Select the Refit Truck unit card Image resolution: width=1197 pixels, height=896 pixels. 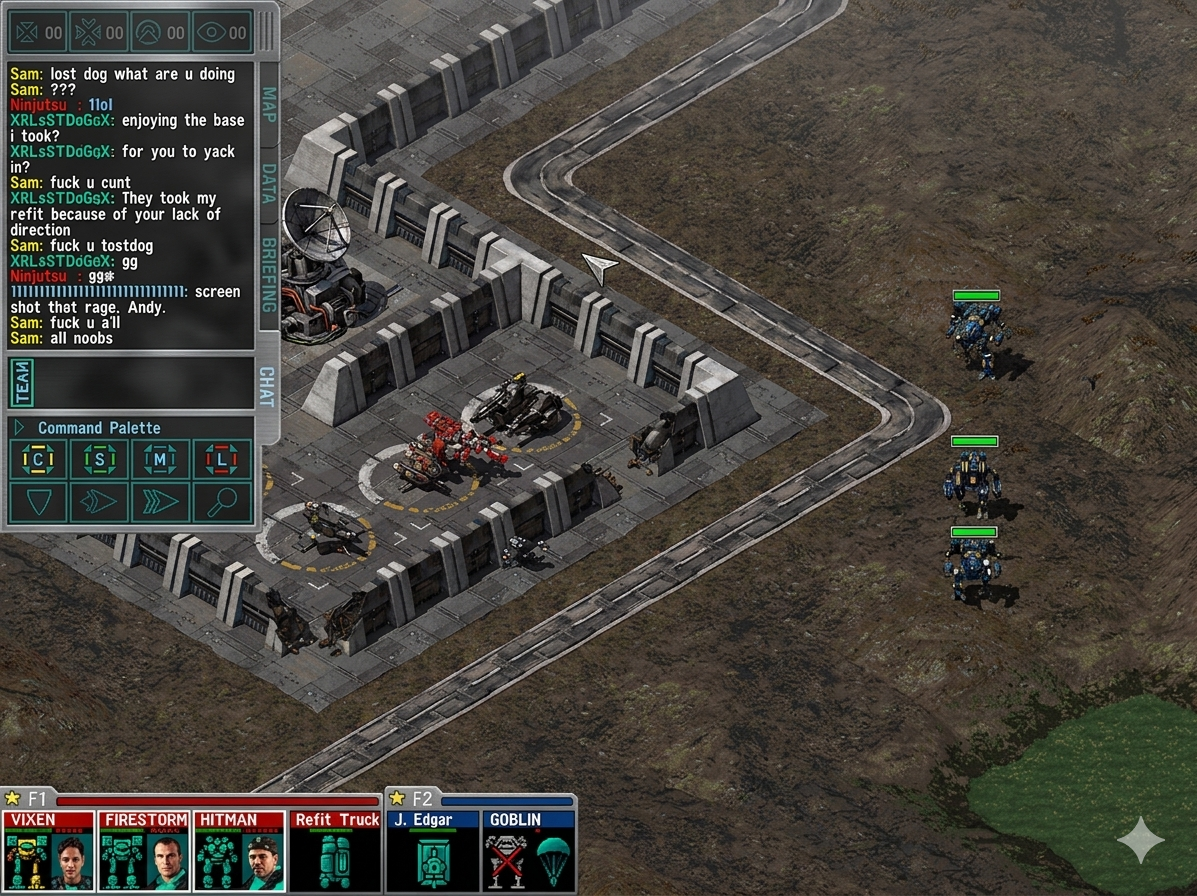point(336,851)
